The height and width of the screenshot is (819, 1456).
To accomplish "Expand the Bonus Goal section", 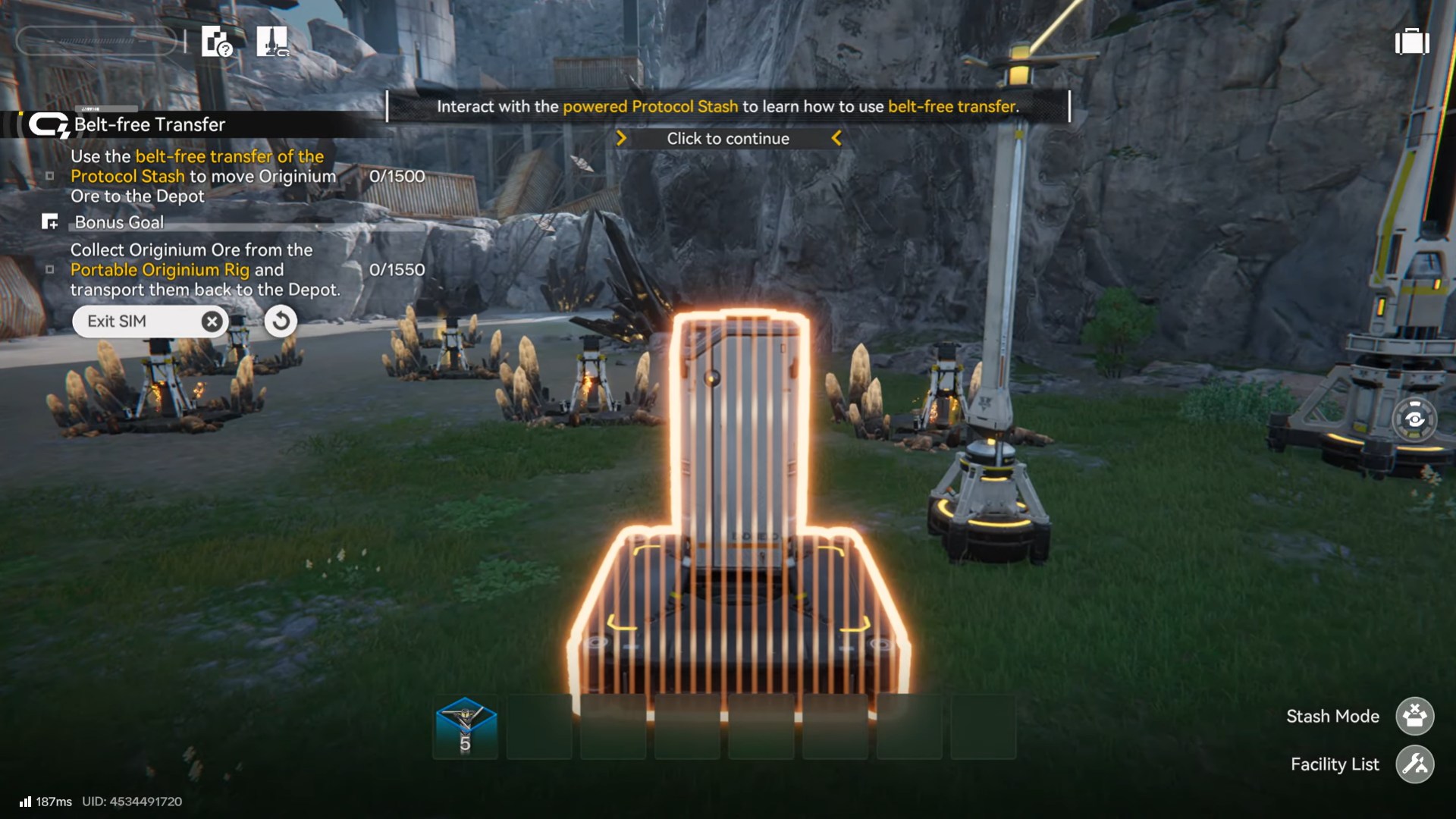I will pos(119,222).
